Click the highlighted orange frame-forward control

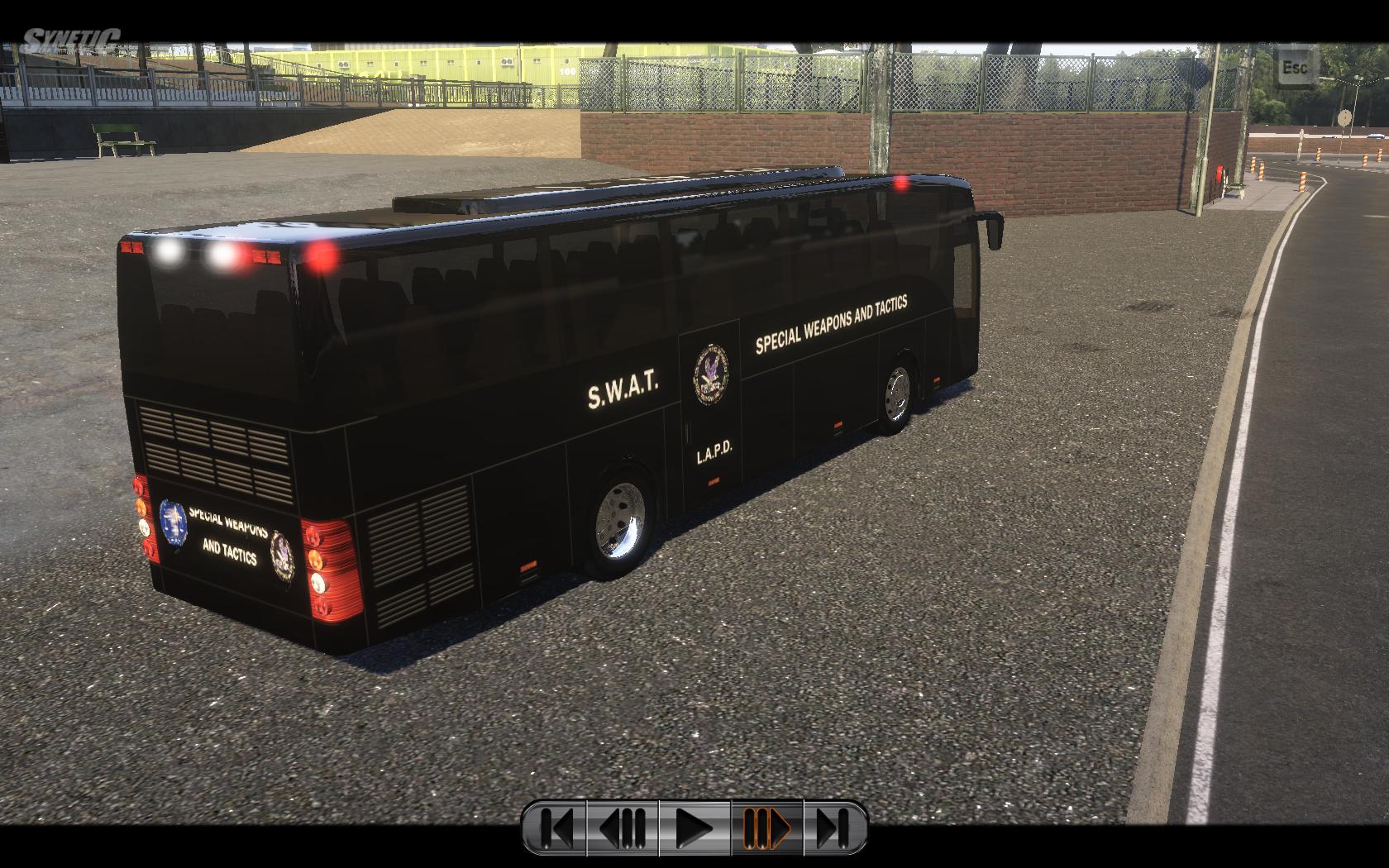click(x=767, y=827)
